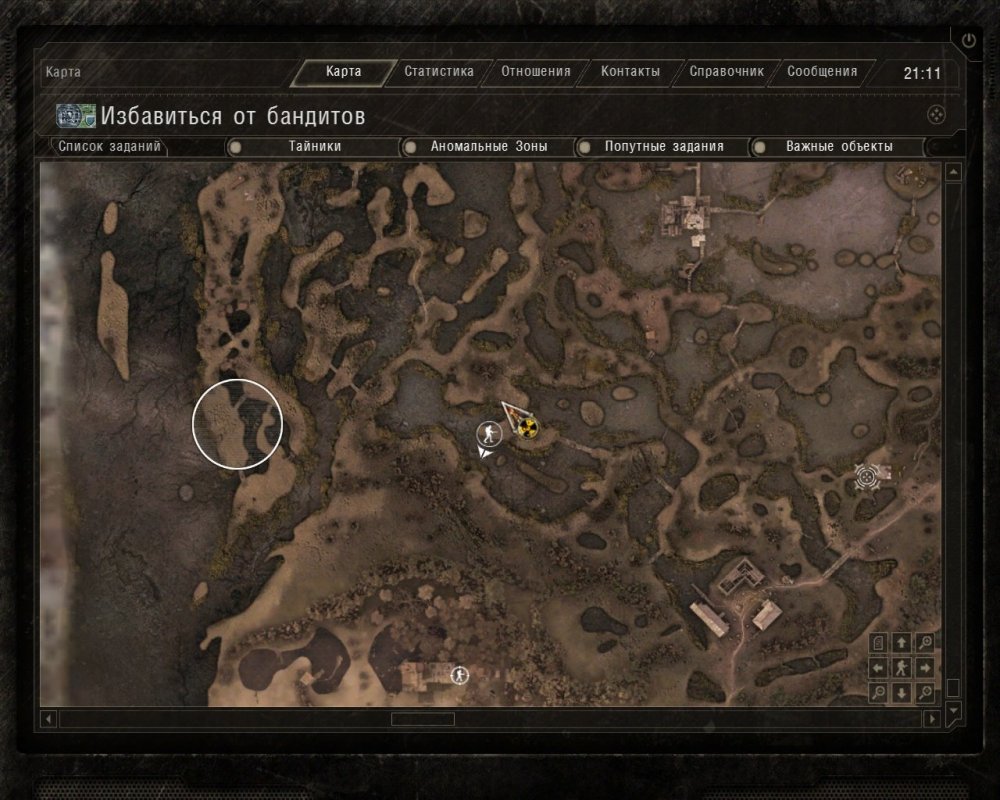Click the radiation hazard marker on the map
The height and width of the screenshot is (800, 1000).
tap(527, 428)
